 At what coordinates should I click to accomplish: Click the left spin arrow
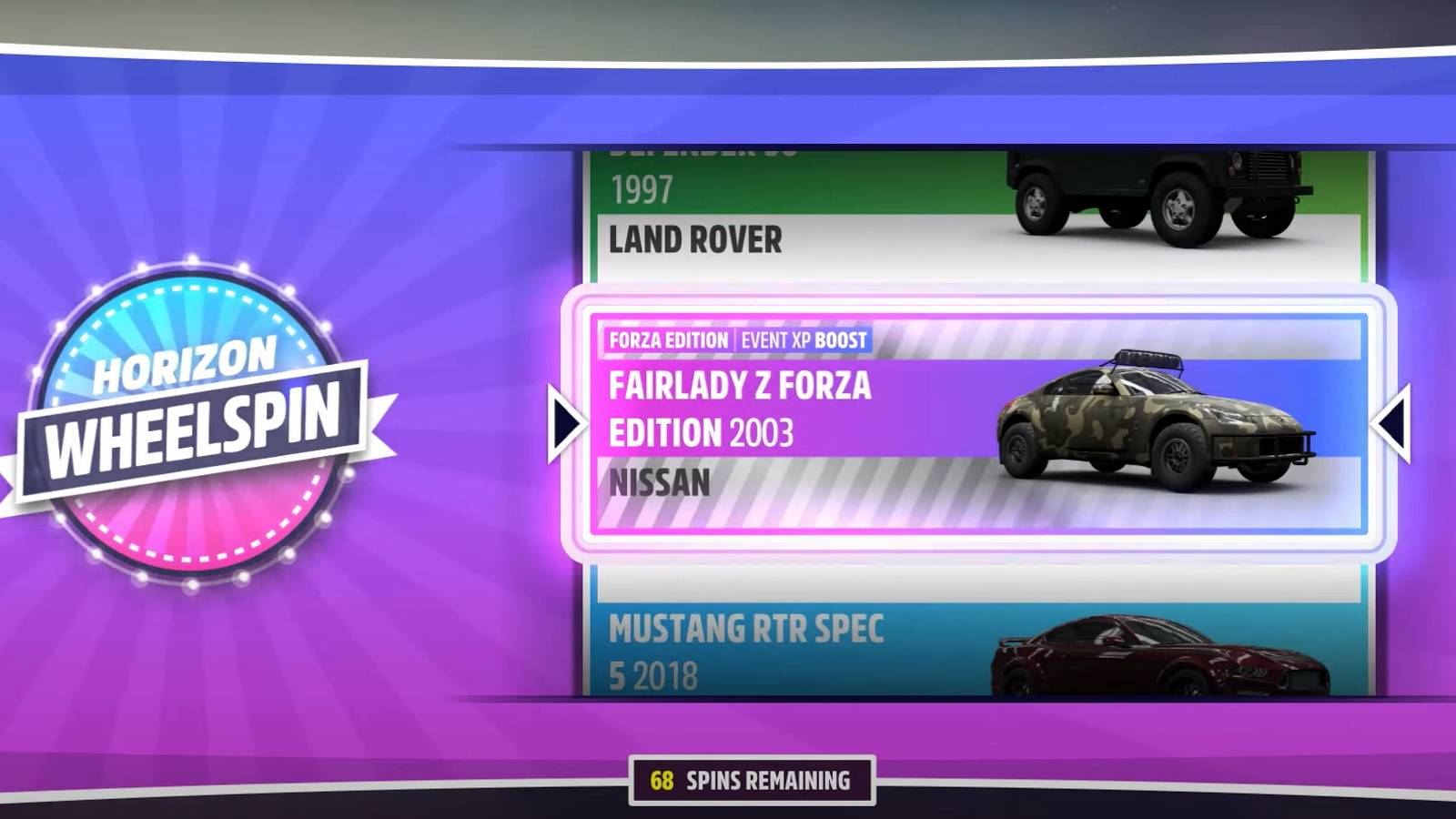(x=566, y=421)
